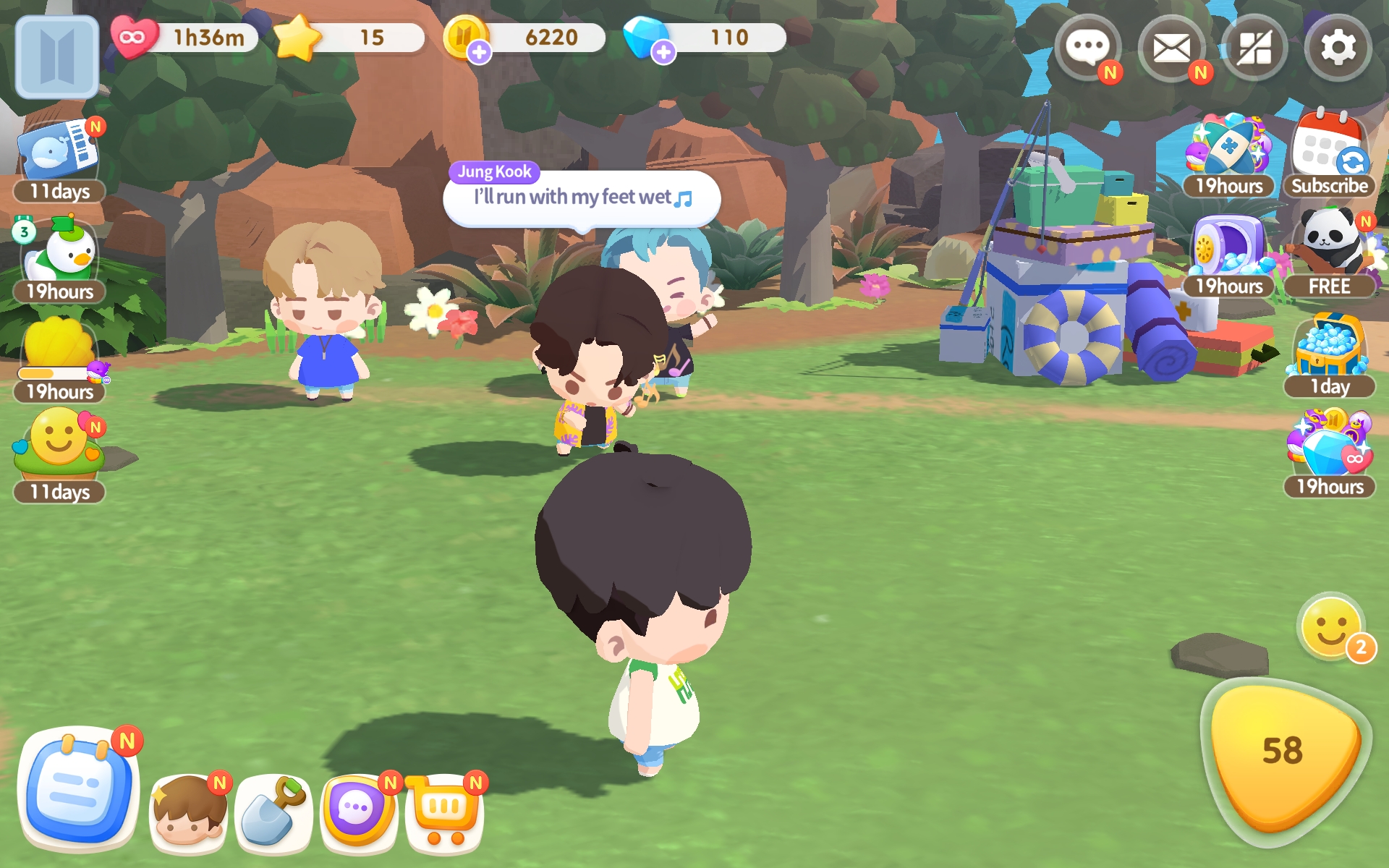Open the settings gear menu

pyautogui.click(x=1338, y=49)
